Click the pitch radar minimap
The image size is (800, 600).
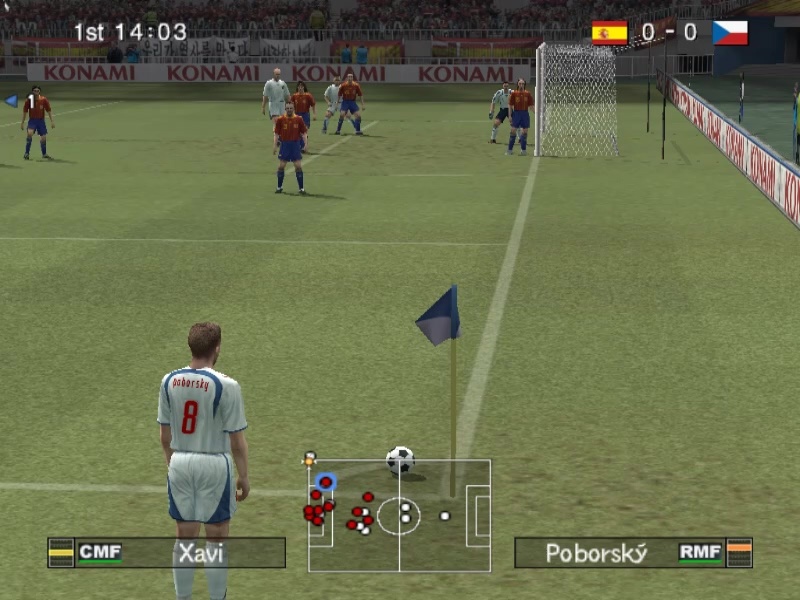point(399,515)
